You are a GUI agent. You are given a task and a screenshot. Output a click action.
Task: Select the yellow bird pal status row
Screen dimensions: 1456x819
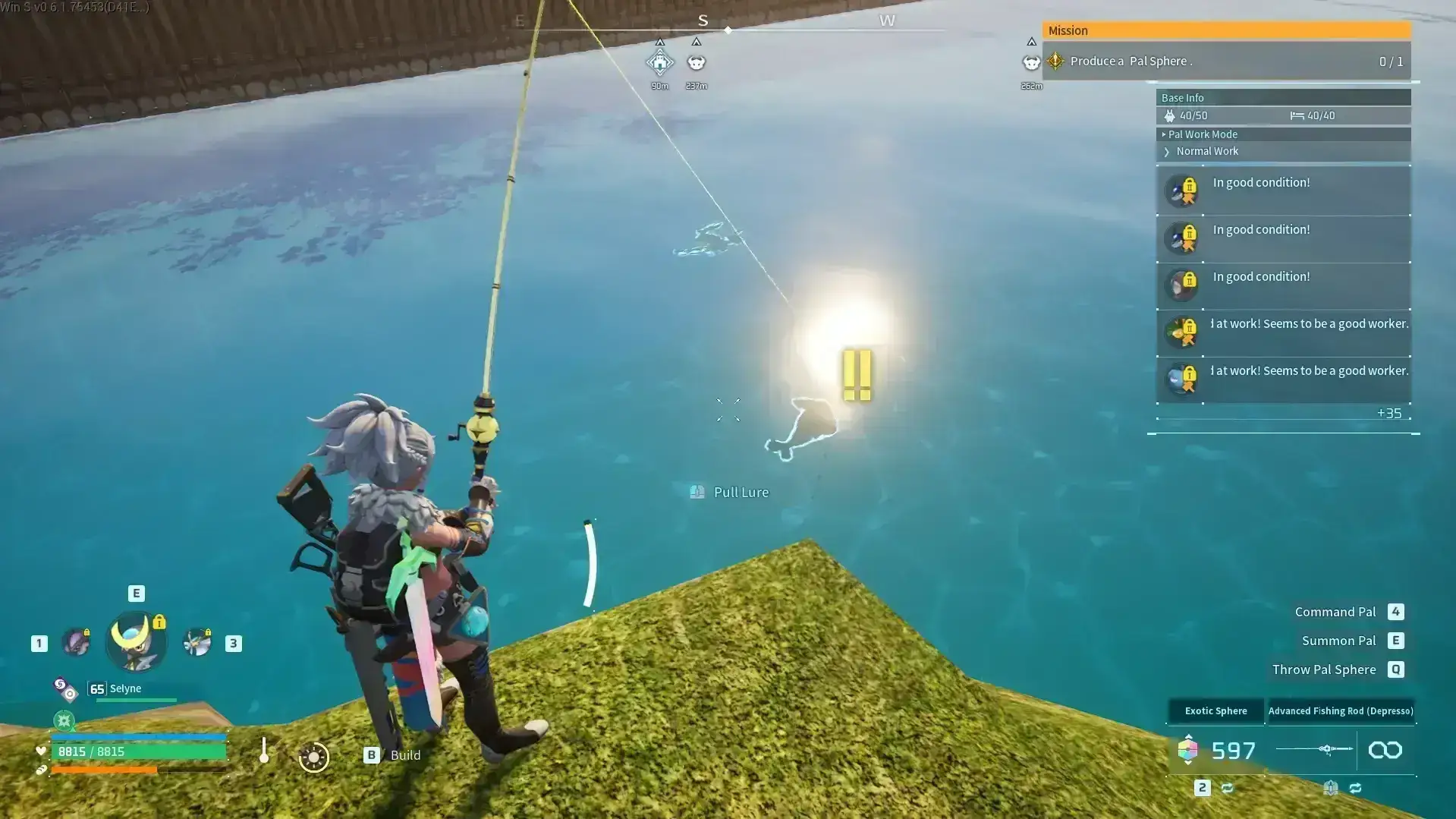coord(1283,333)
